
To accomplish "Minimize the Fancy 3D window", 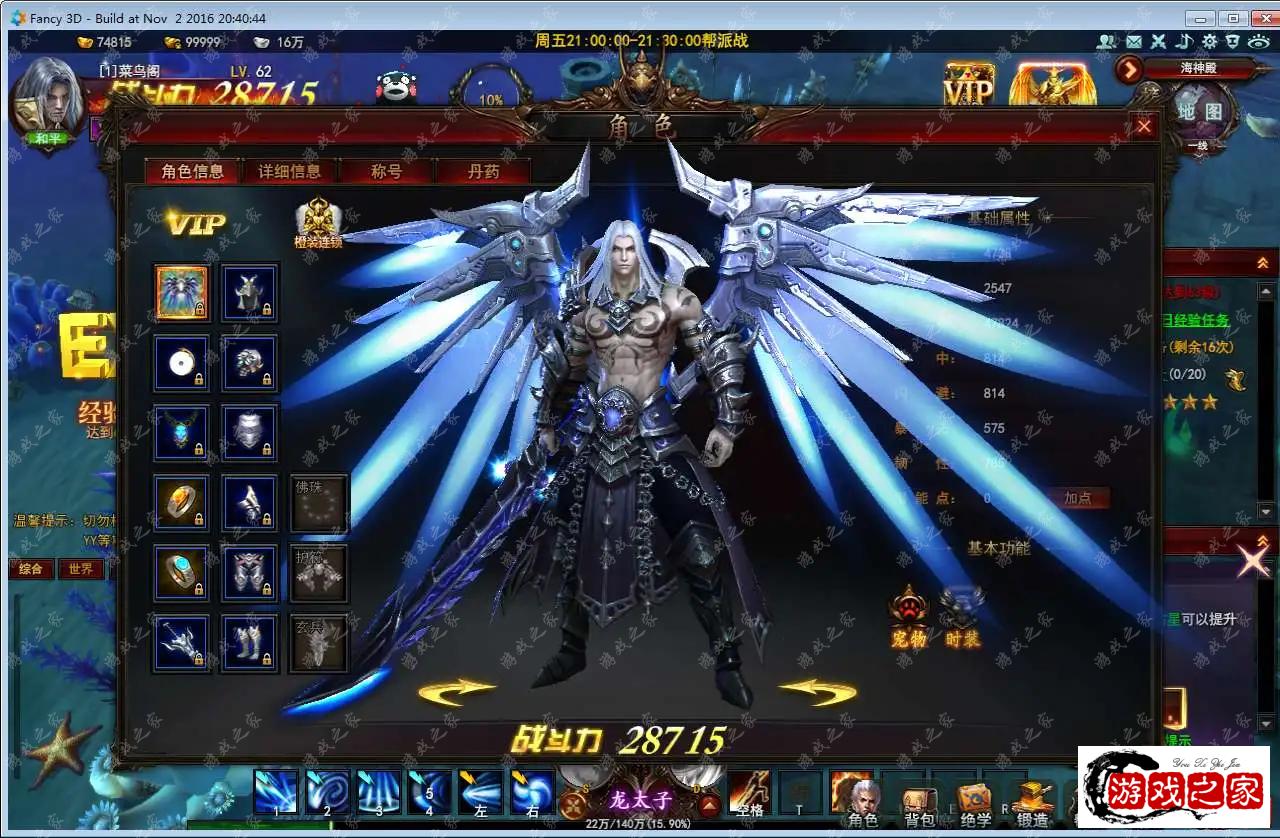I will pyautogui.click(x=1200, y=18).
